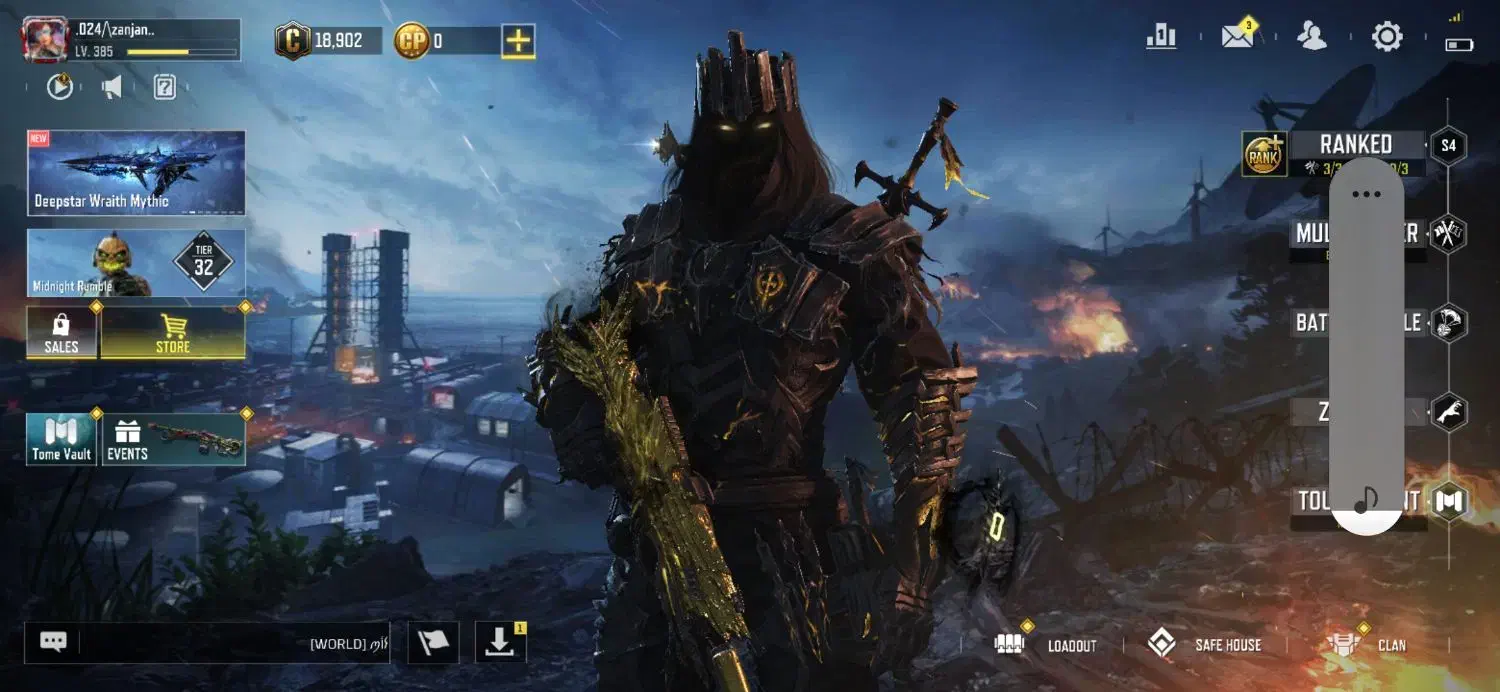Viewport: 1500px width, 692px height.
Task: Open the download manager button
Action: pos(500,643)
